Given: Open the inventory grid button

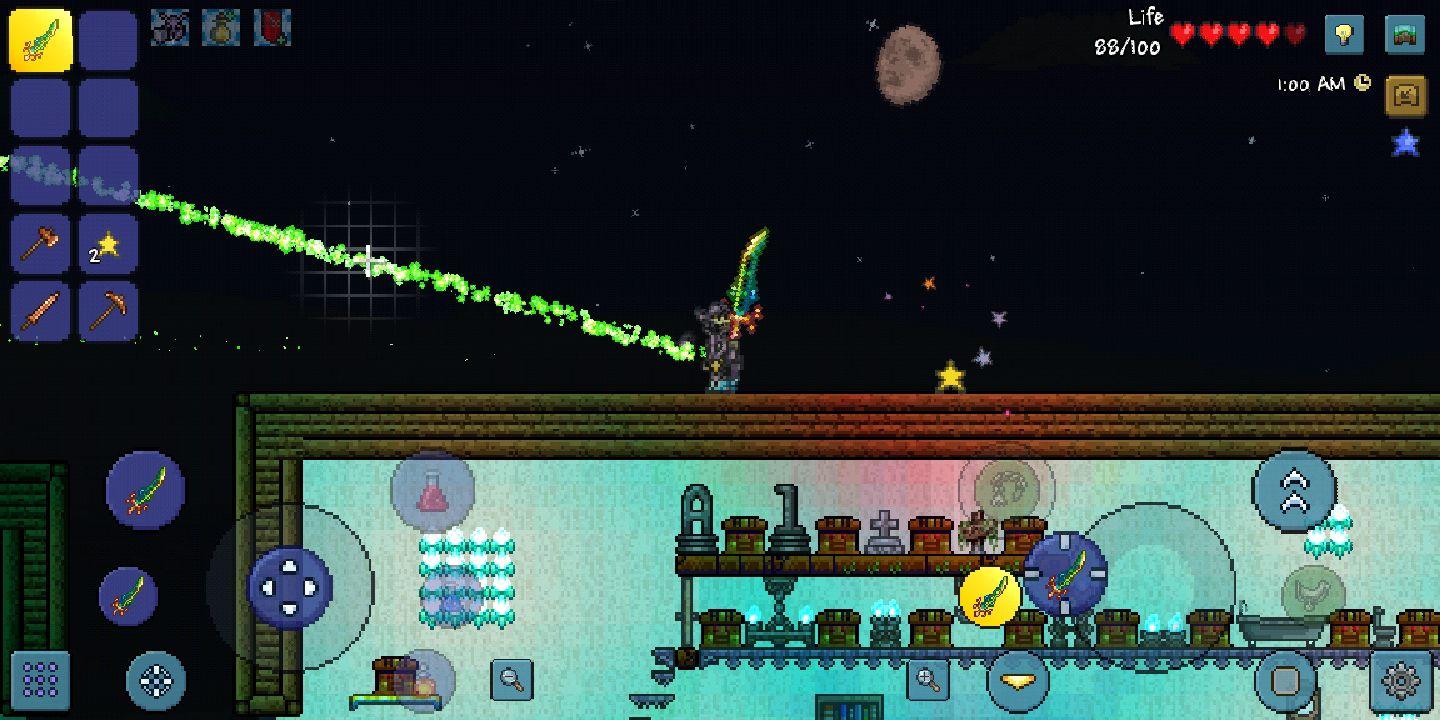Looking at the screenshot, I should (41, 679).
